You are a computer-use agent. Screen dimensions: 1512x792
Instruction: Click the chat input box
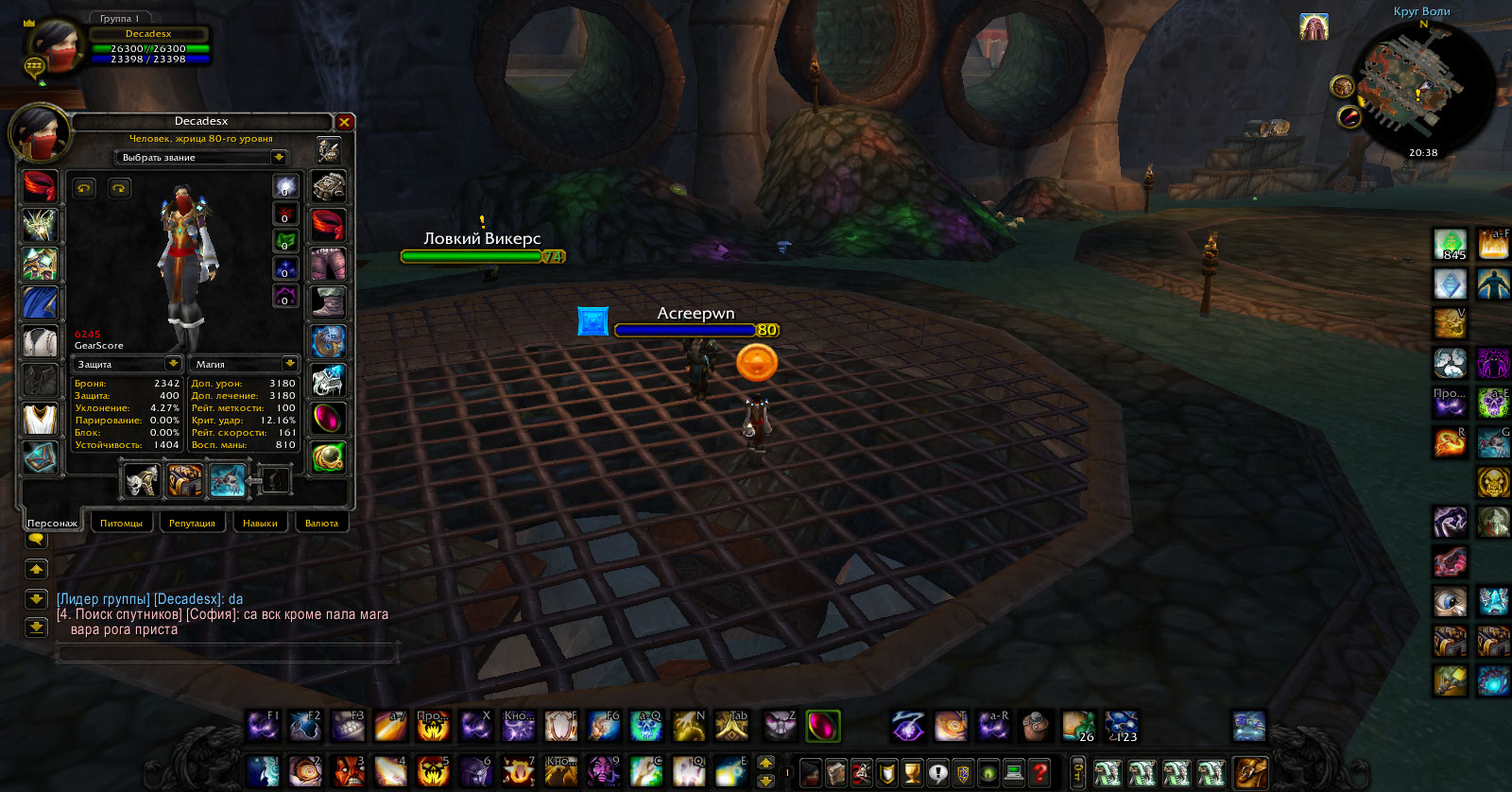[x=227, y=652]
